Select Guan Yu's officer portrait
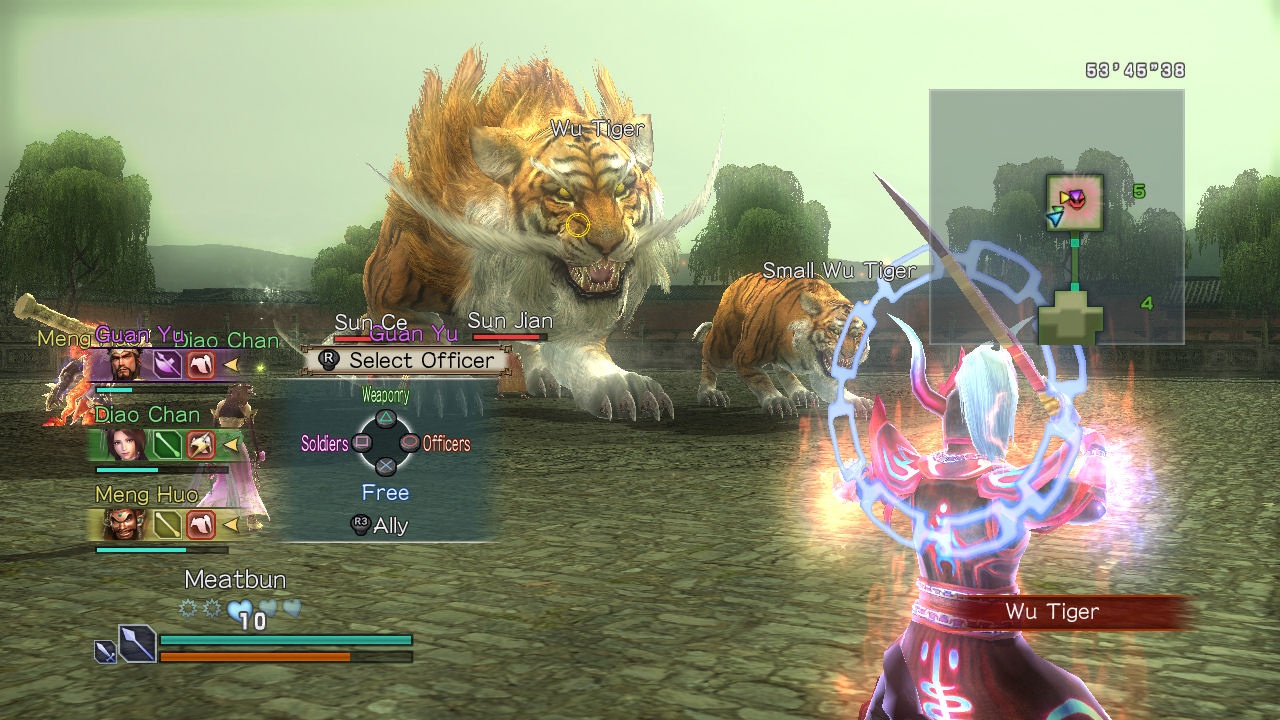Image resolution: width=1280 pixels, height=720 pixels. [x=122, y=365]
